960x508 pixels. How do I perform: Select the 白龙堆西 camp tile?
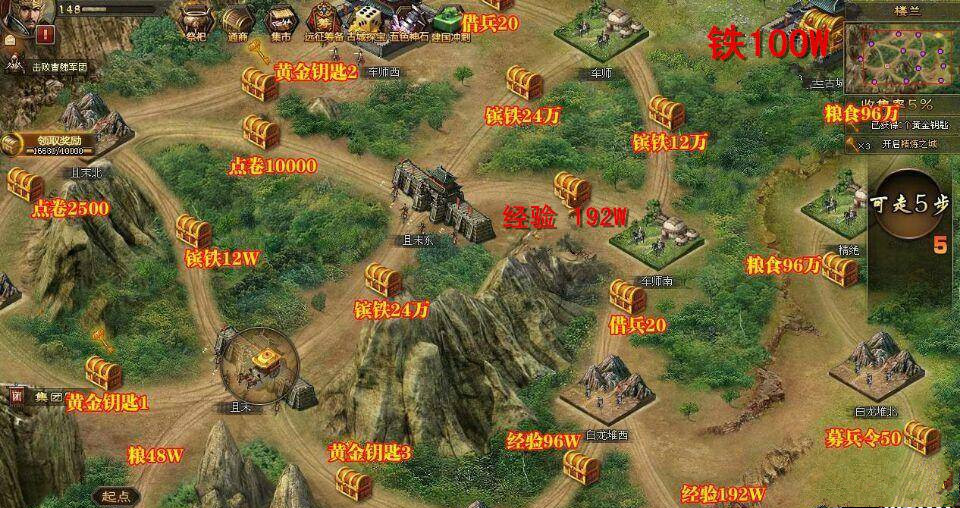[x=606, y=386]
